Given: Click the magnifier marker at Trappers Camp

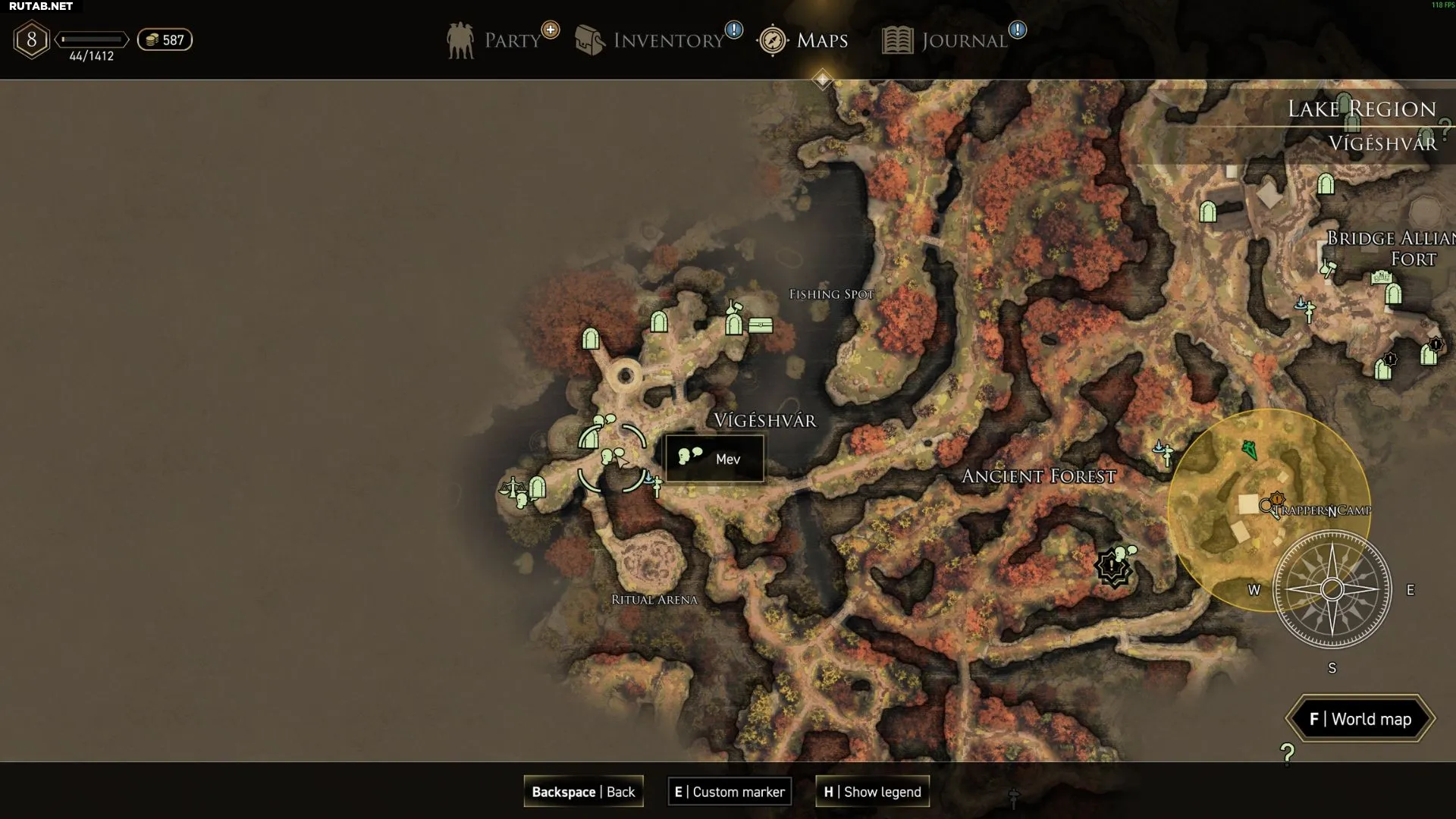Looking at the screenshot, I should (1266, 506).
